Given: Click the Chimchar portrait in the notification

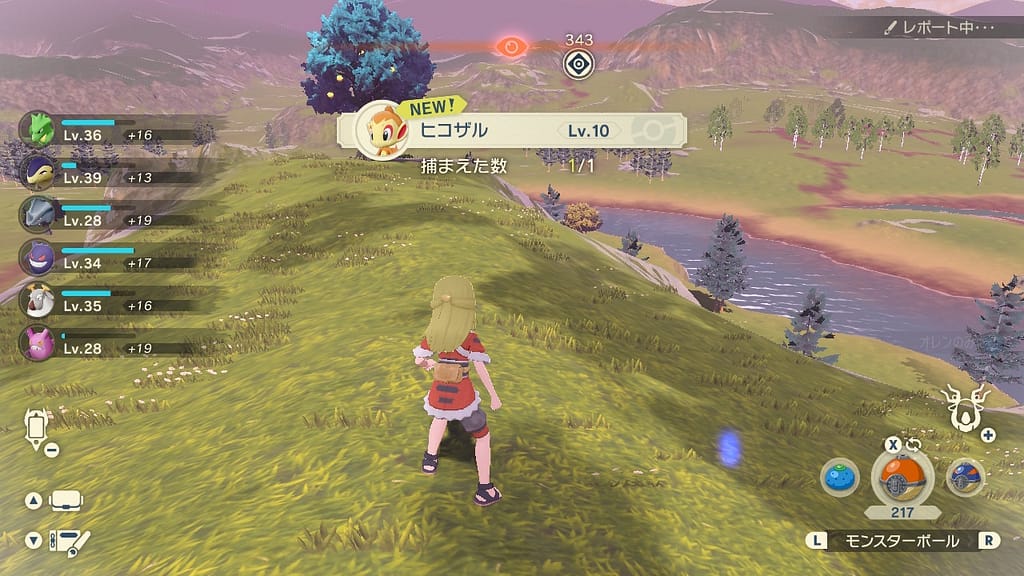Looking at the screenshot, I should pyautogui.click(x=379, y=130).
